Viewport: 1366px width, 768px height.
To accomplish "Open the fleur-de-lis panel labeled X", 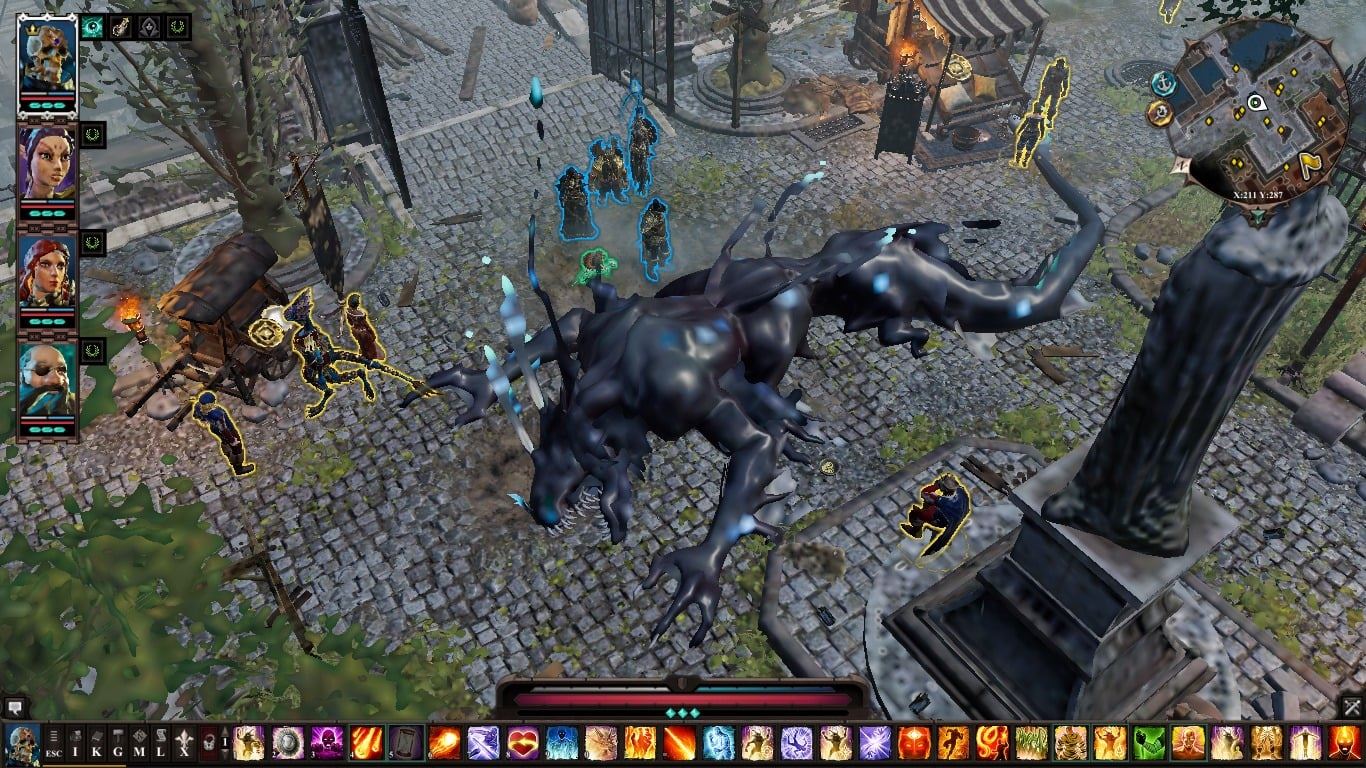I will pyautogui.click(x=184, y=744).
